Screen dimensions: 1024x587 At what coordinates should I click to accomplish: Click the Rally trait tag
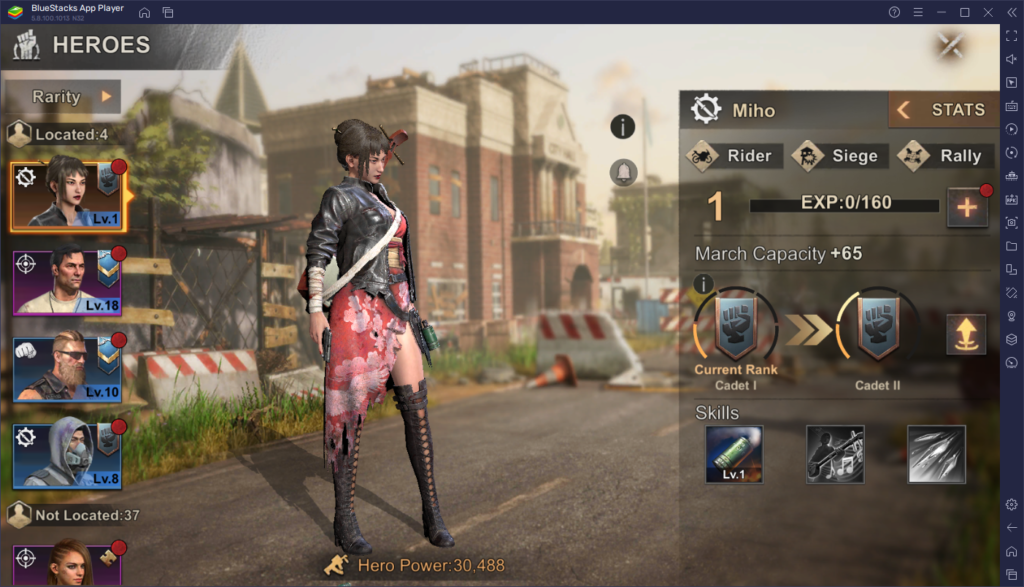click(x=943, y=156)
